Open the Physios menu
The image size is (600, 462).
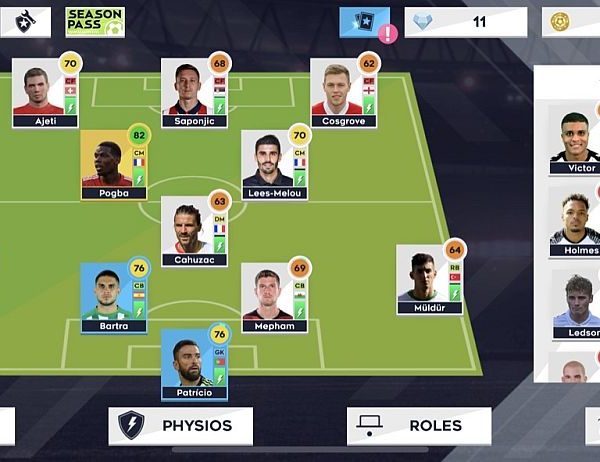(x=181, y=426)
